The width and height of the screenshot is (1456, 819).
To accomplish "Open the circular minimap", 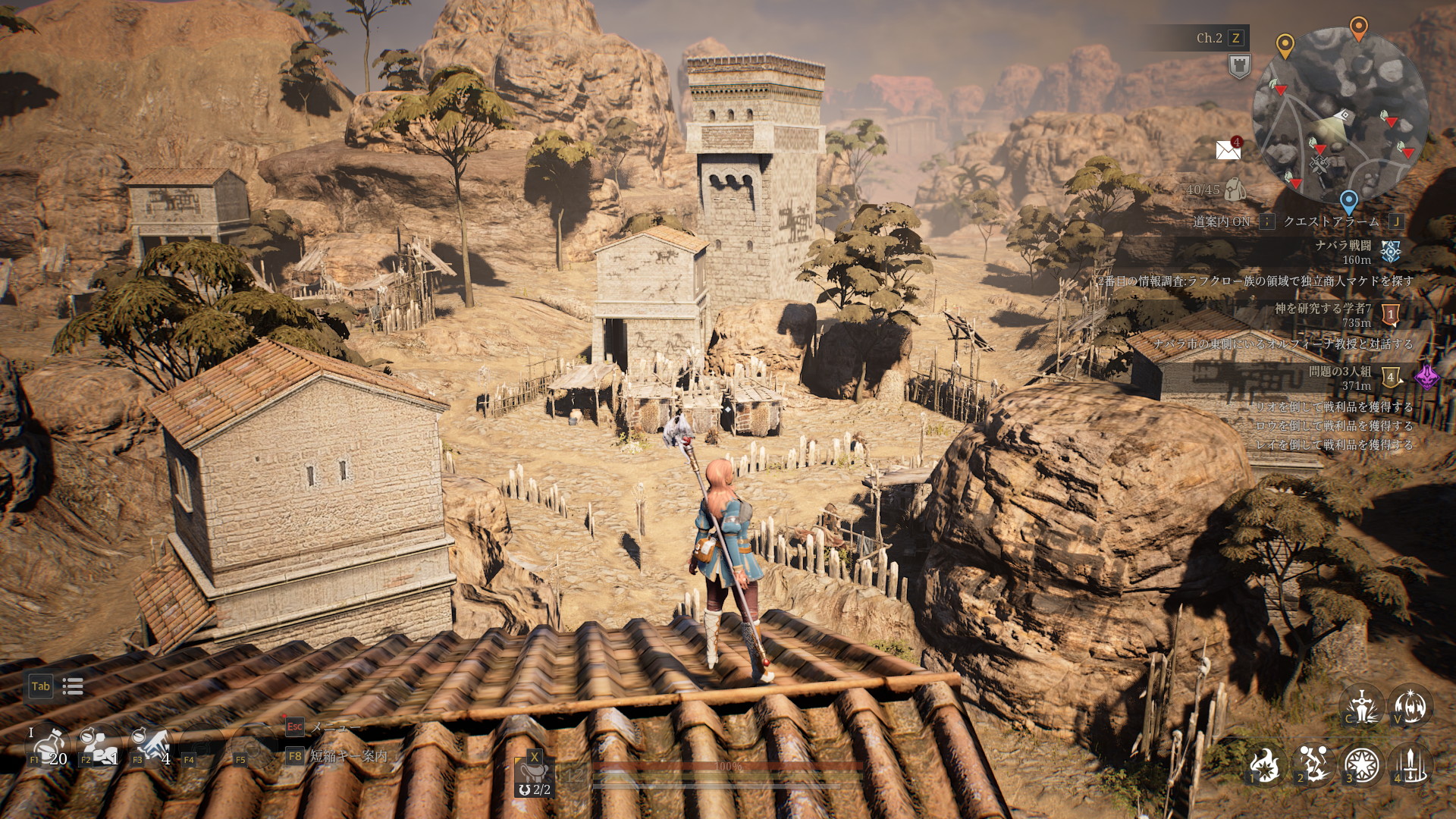I will coord(1340,115).
